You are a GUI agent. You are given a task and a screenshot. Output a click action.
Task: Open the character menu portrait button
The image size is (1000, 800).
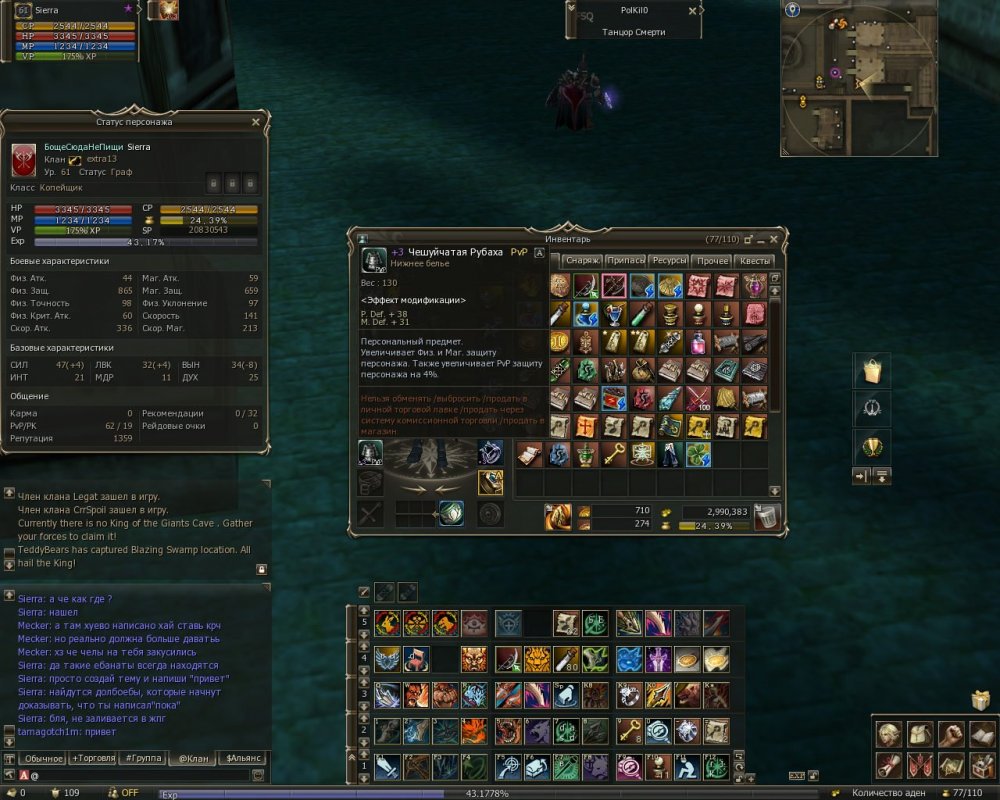coord(890,735)
